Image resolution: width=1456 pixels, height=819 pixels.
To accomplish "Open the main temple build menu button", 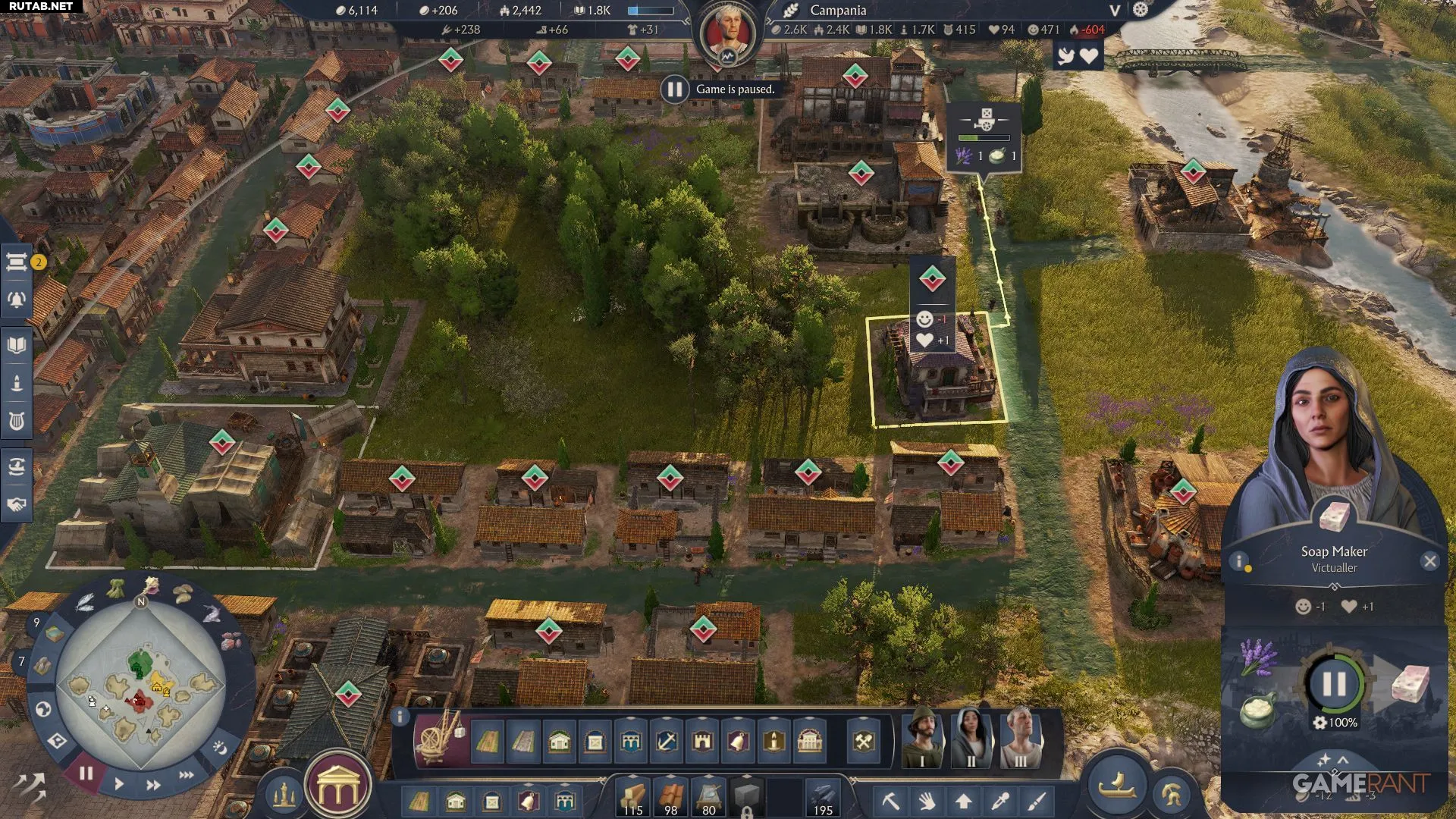I will [337, 789].
